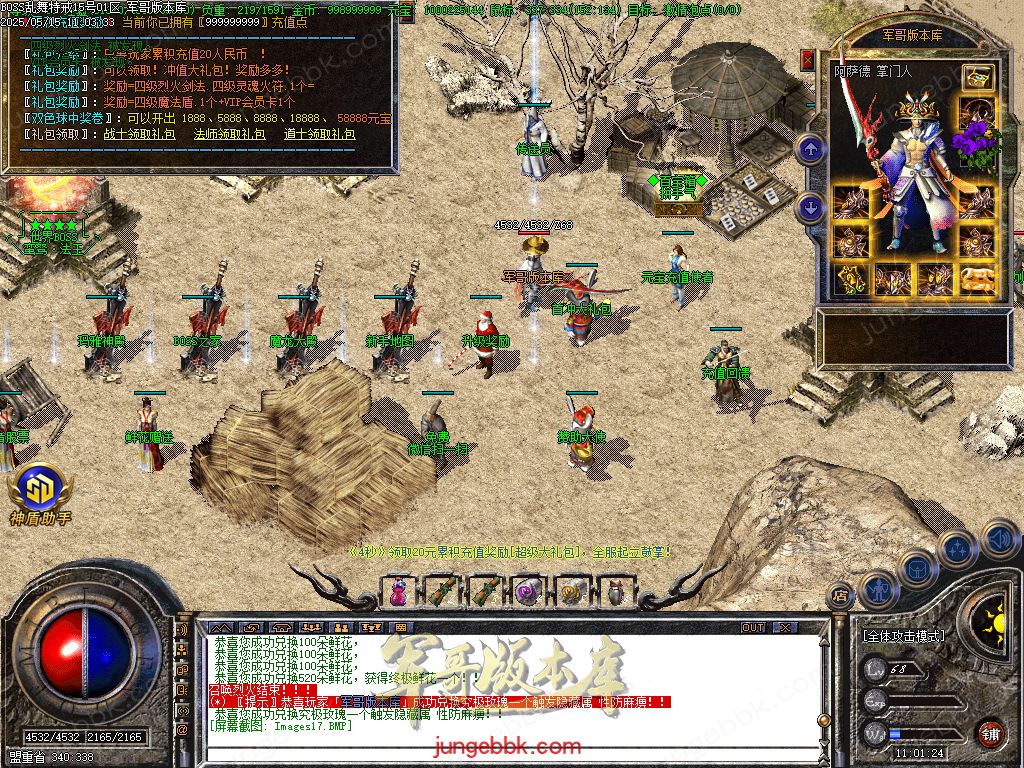Open the treasure chest icon in equipment panel
Screen dimensions: 1024x768
coord(977,78)
